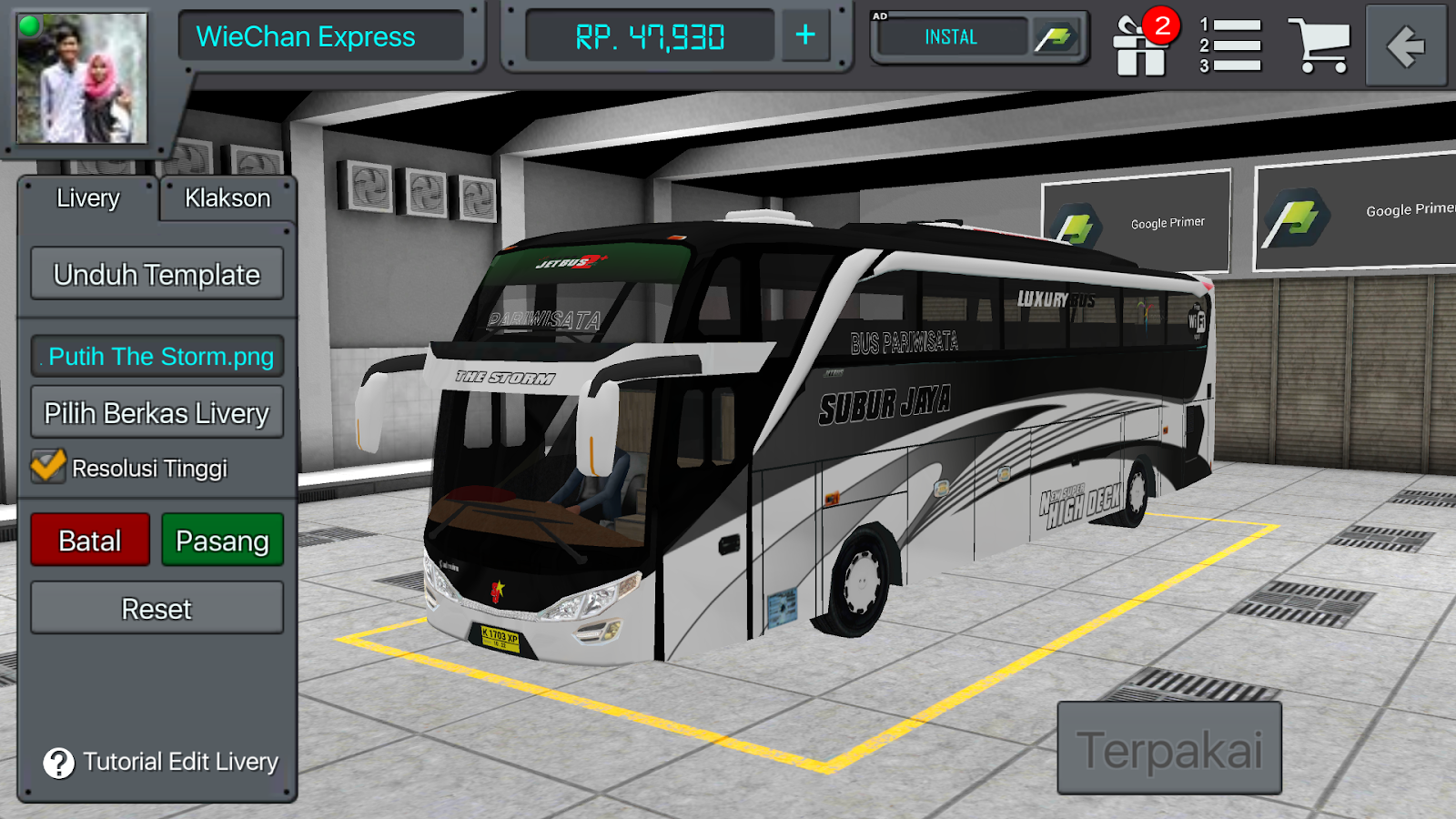Switch to the Klakson tab
Image resolution: width=1456 pixels, height=819 pixels.
point(227,197)
